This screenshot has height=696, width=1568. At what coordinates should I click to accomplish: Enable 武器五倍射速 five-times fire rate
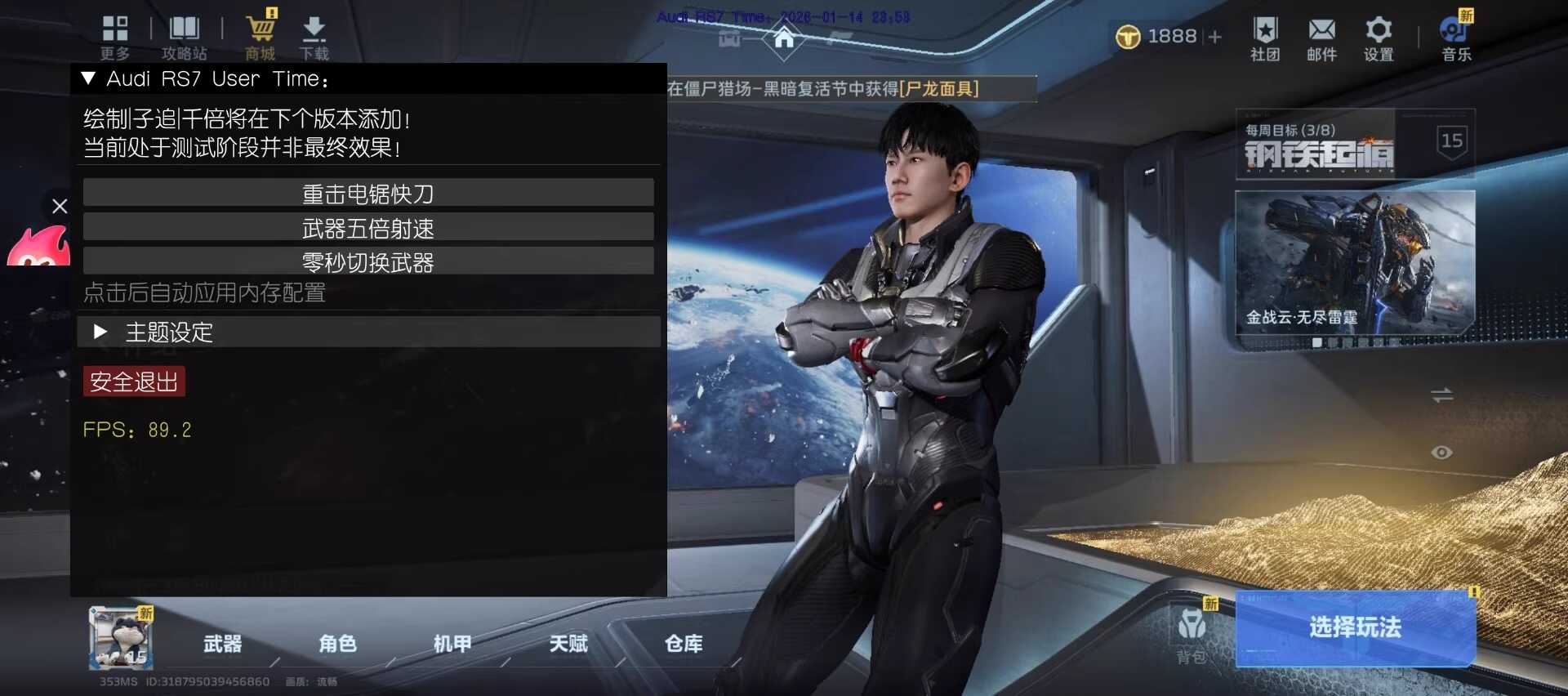(x=367, y=226)
